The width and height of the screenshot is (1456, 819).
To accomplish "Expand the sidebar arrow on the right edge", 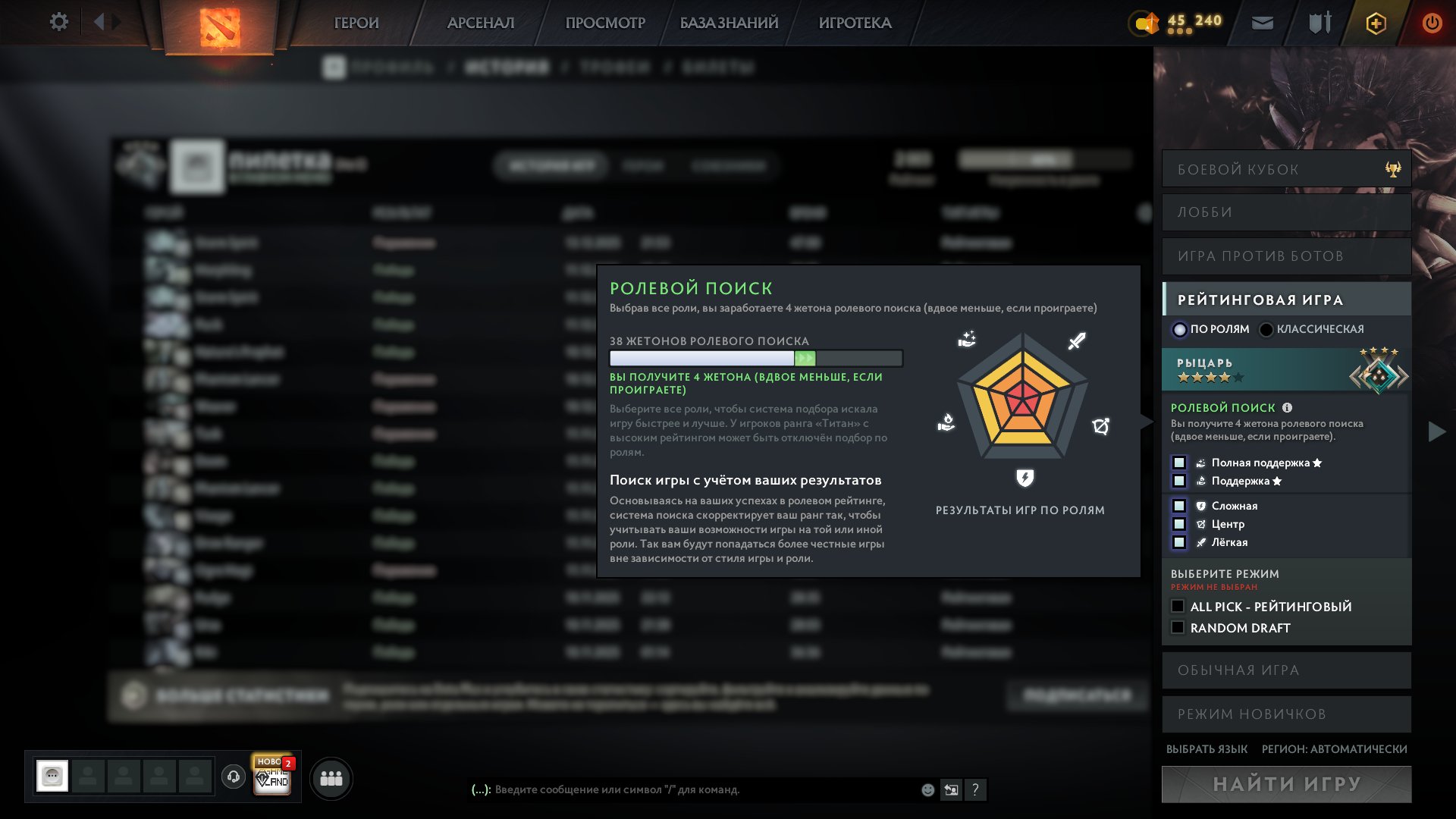I will (x=1436, y=433).
